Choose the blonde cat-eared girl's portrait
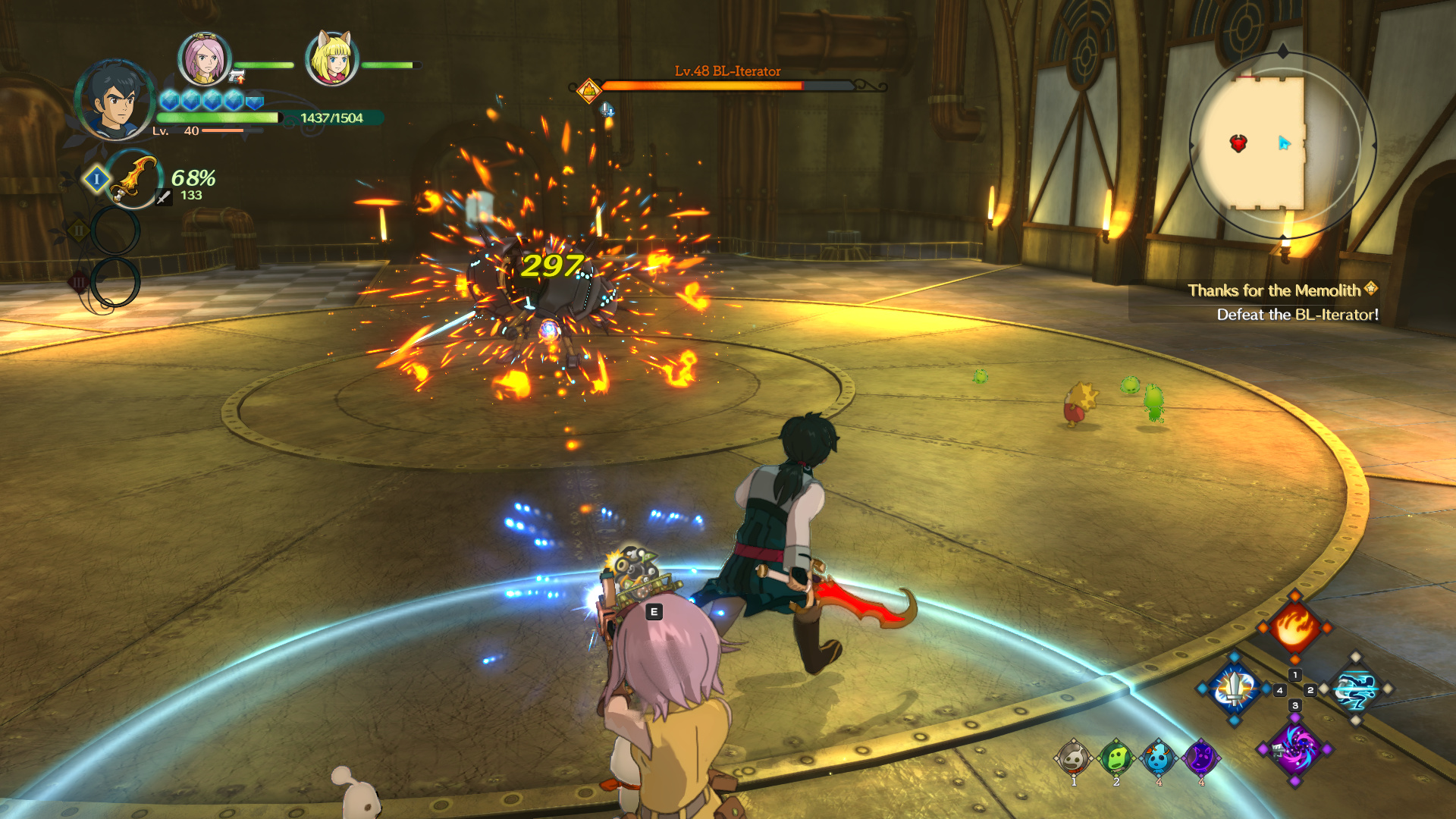Viewport: 1456px width, 819px height. [x=331, y=59]
